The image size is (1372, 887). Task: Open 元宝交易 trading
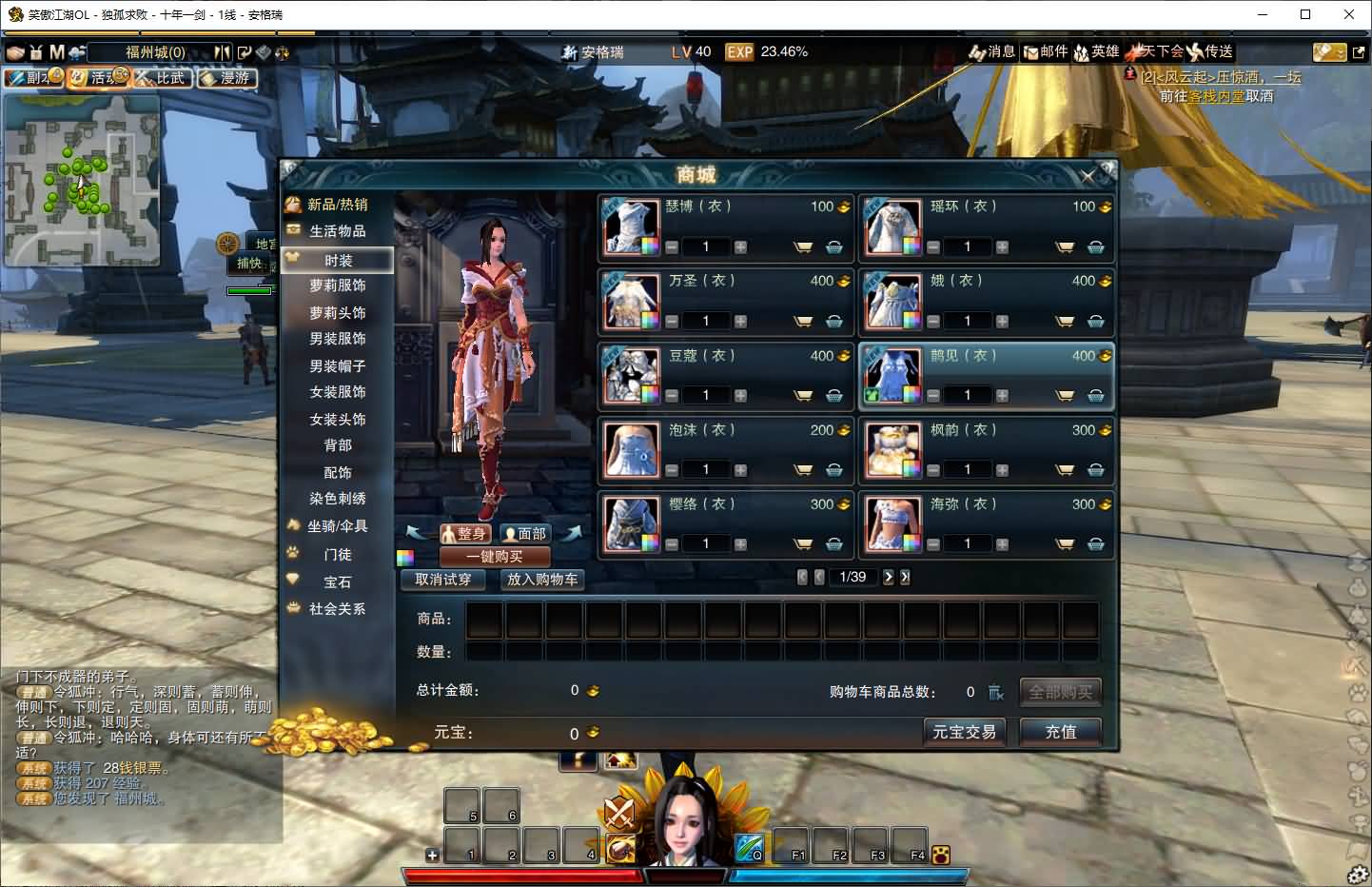964,732
